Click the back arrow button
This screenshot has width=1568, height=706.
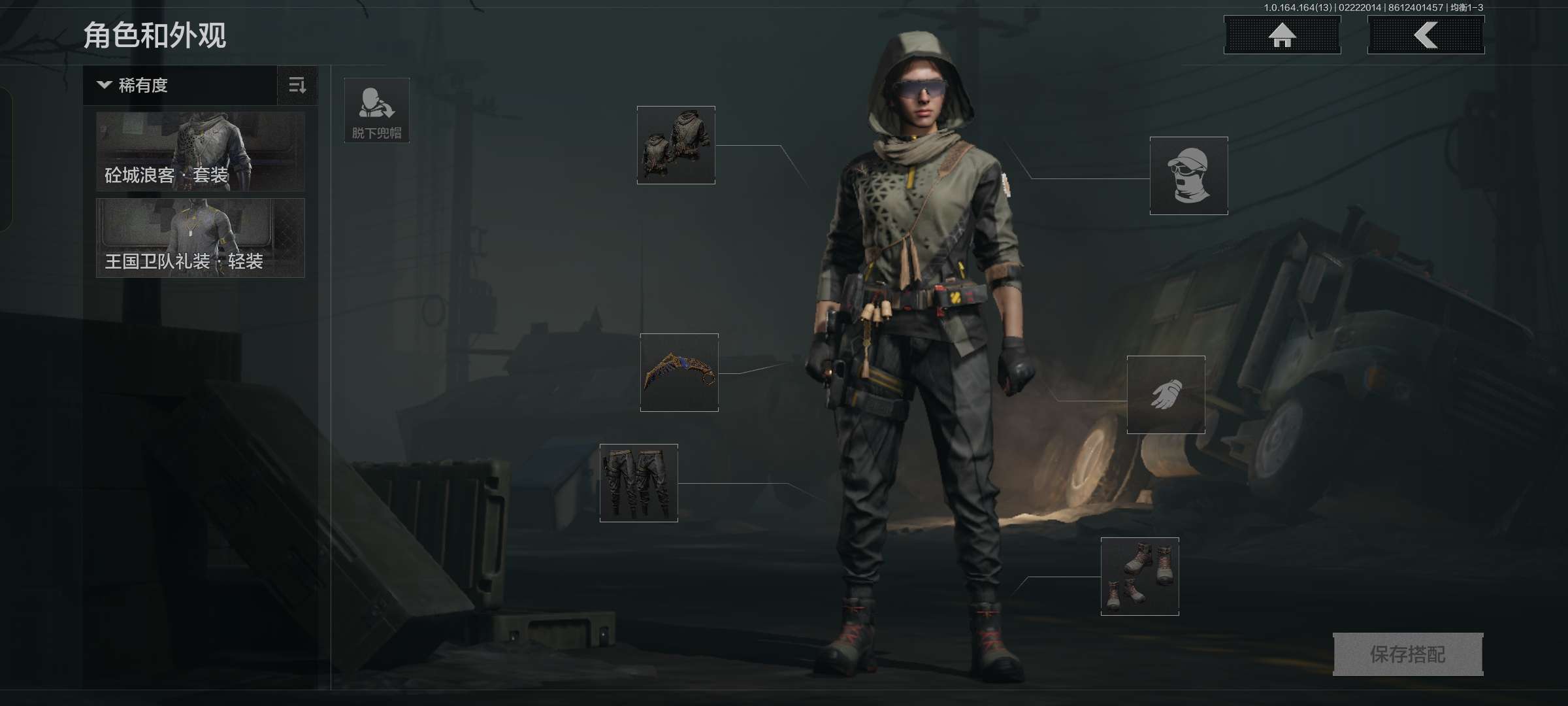click(x=1426, y=35)
